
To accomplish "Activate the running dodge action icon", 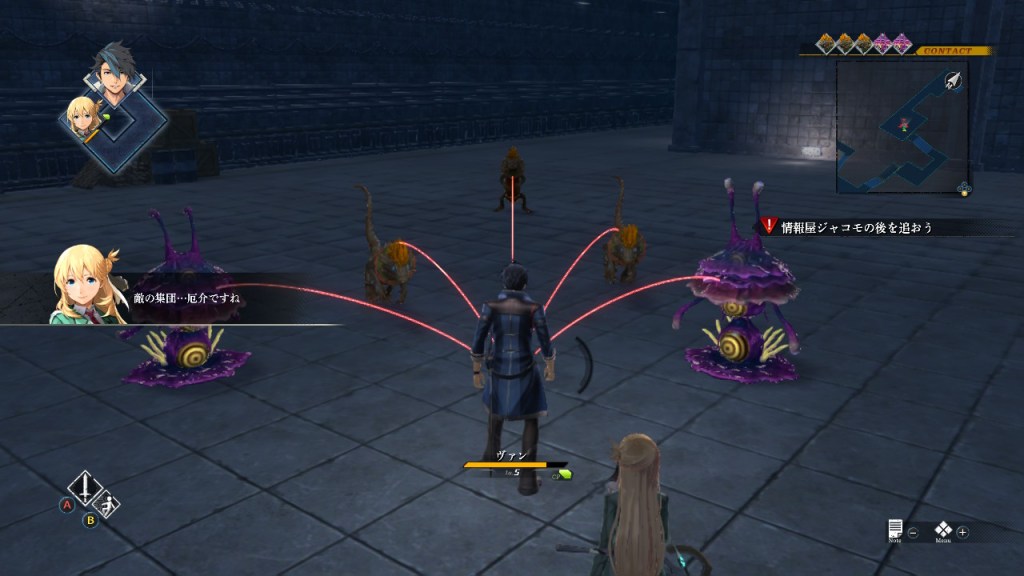I will pos(109,506).
